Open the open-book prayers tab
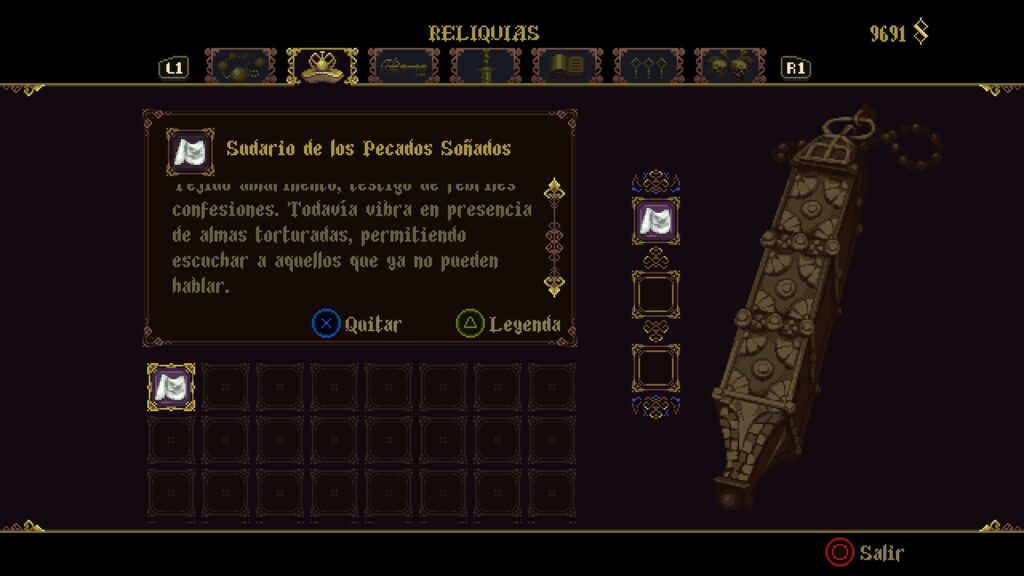This screenshot has height=576, width=1024. click(x=566, y=66)
